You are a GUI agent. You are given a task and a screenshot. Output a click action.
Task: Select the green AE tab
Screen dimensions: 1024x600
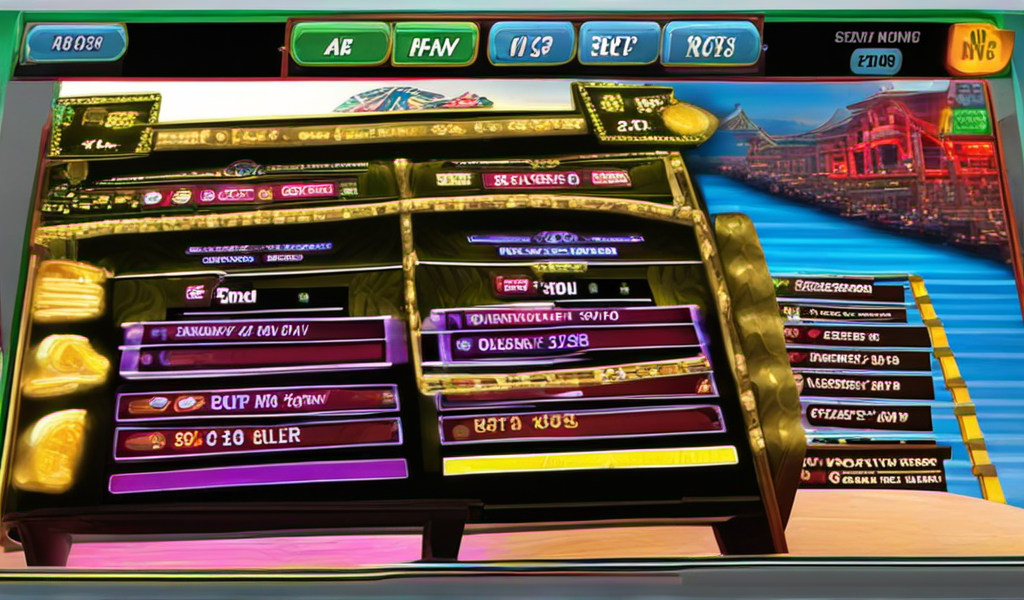(x=340, y=45)
